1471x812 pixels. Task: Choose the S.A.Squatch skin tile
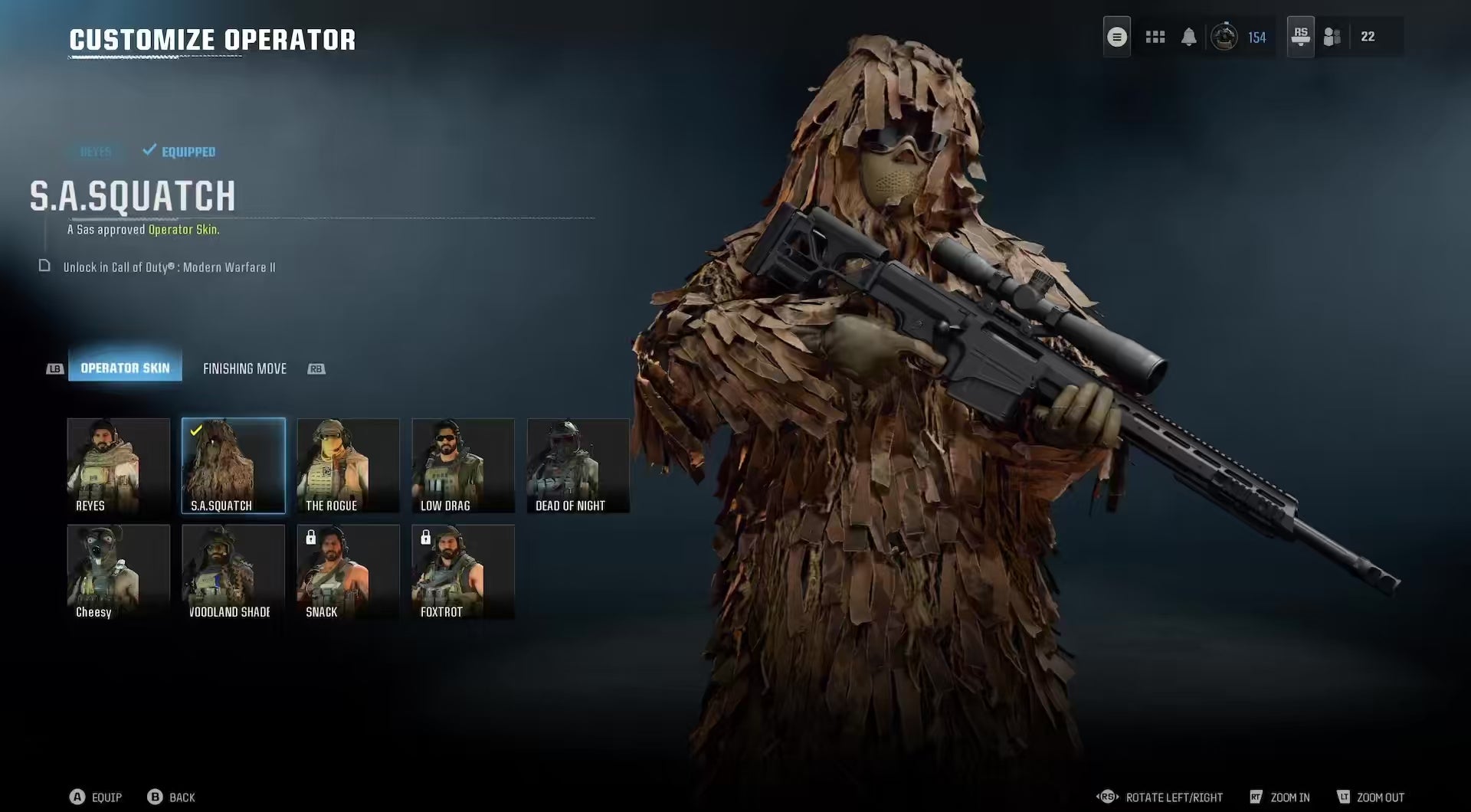[233, 466]
